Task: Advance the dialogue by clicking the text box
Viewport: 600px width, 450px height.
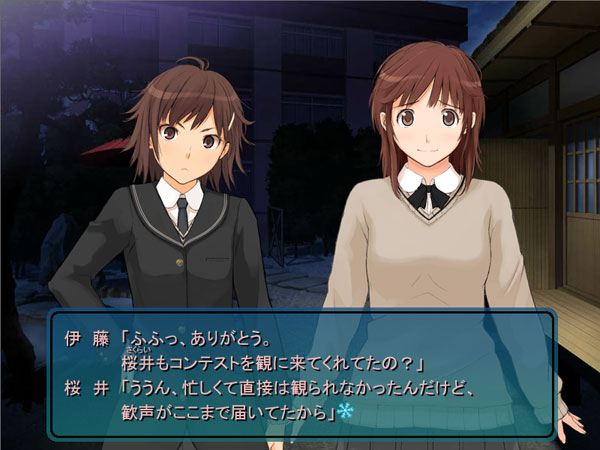Action: click(x=300, y=372)
